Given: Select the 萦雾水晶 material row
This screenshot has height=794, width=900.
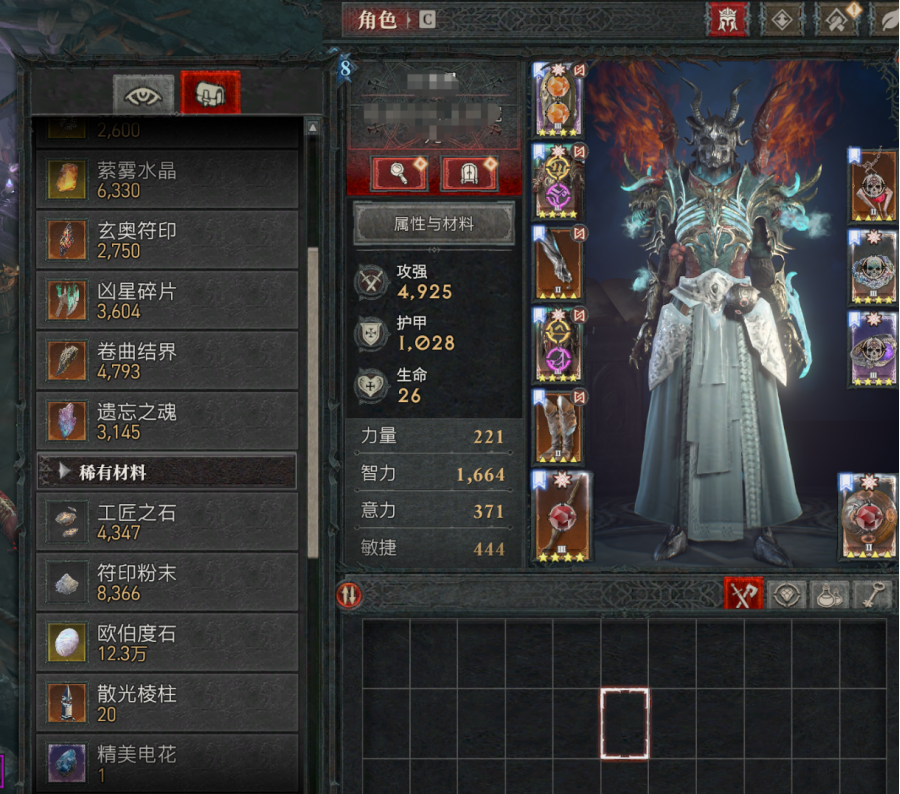Looking at the screenshot, I should pyautogui.click(x=166, y=180).
